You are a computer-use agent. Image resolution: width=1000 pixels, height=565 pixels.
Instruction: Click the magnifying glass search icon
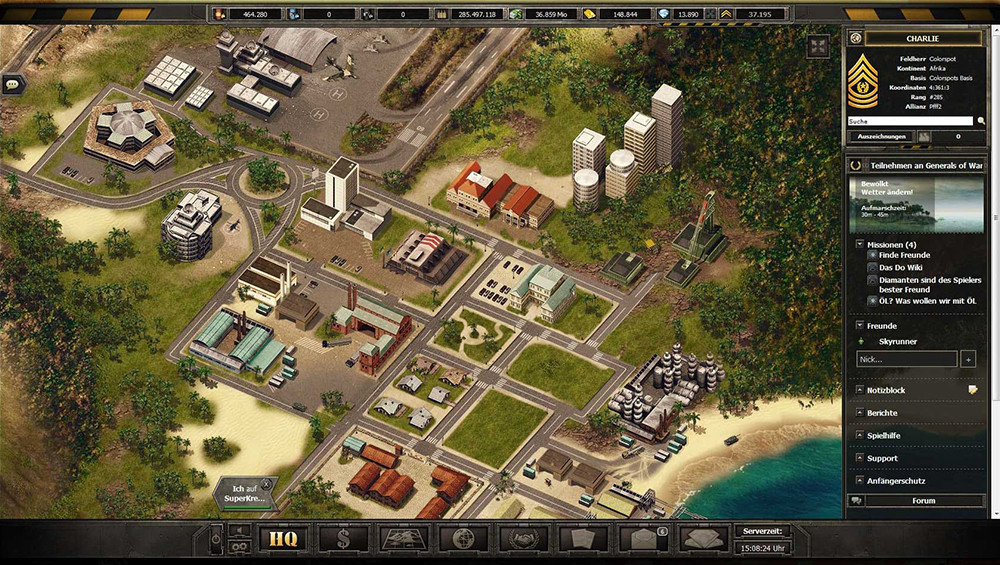[981, 120]
